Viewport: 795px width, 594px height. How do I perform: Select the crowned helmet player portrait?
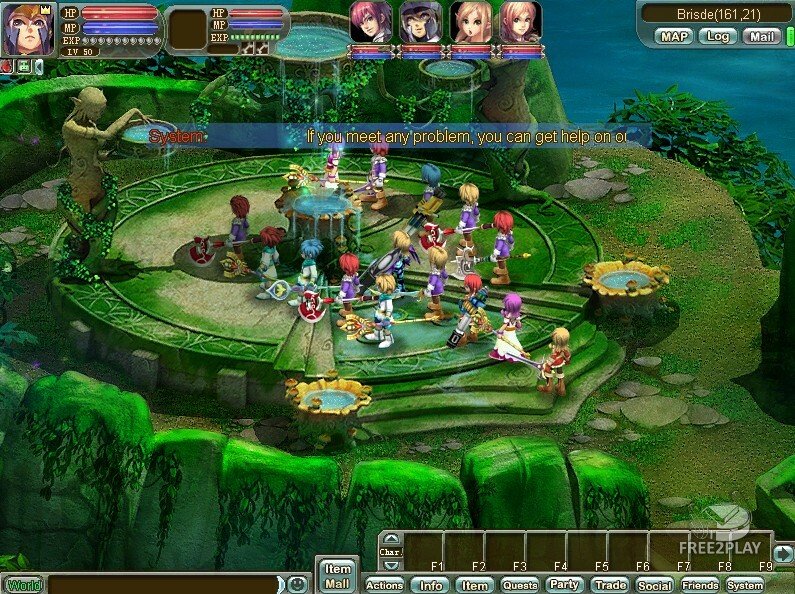point(28,30)
